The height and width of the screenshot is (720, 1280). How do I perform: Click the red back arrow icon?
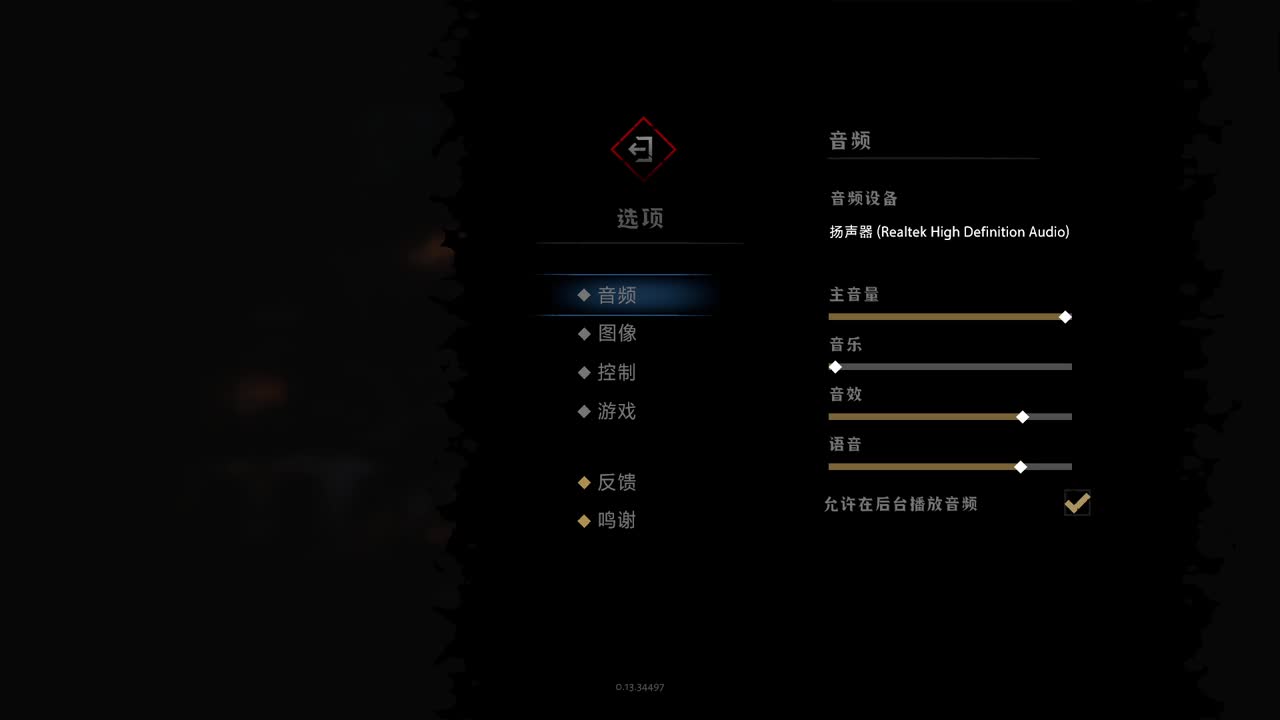tap(643, 149)
